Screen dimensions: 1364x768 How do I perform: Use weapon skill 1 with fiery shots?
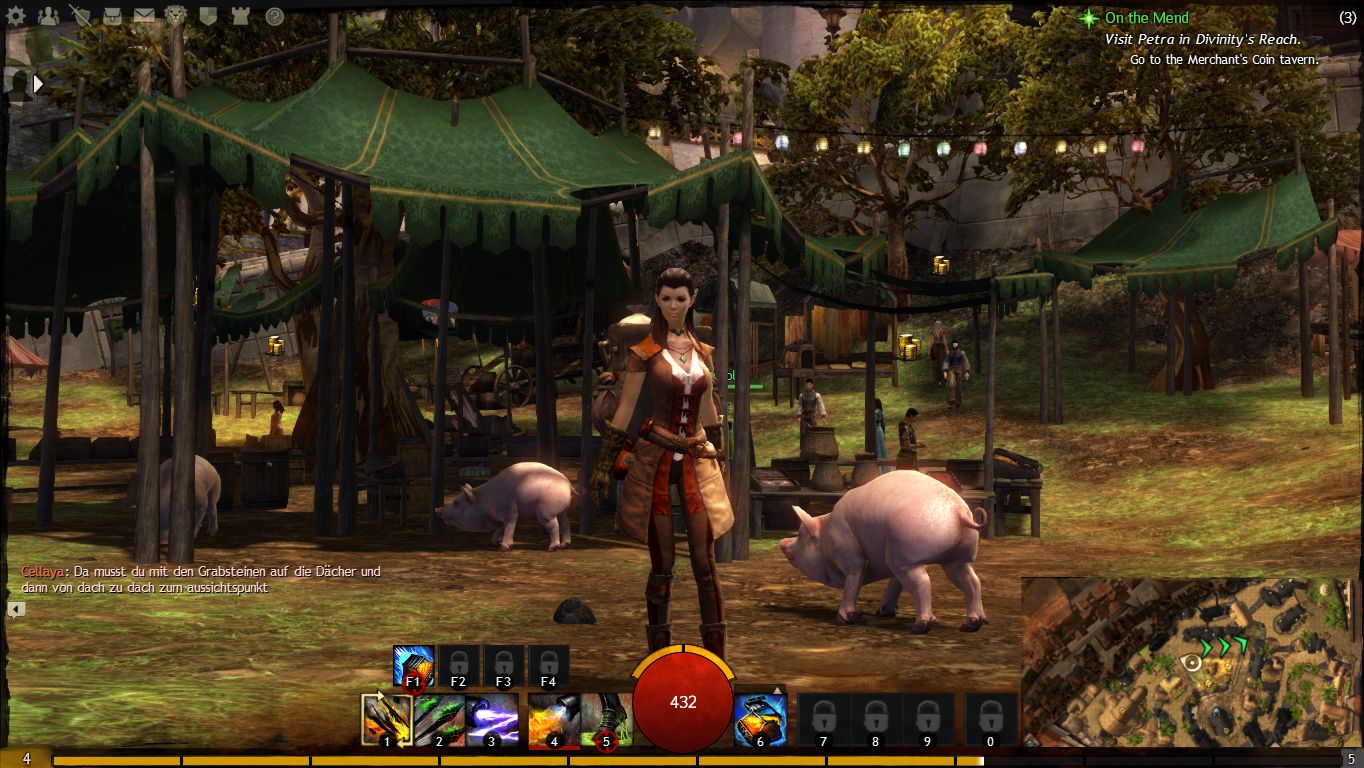pos(387,720)
